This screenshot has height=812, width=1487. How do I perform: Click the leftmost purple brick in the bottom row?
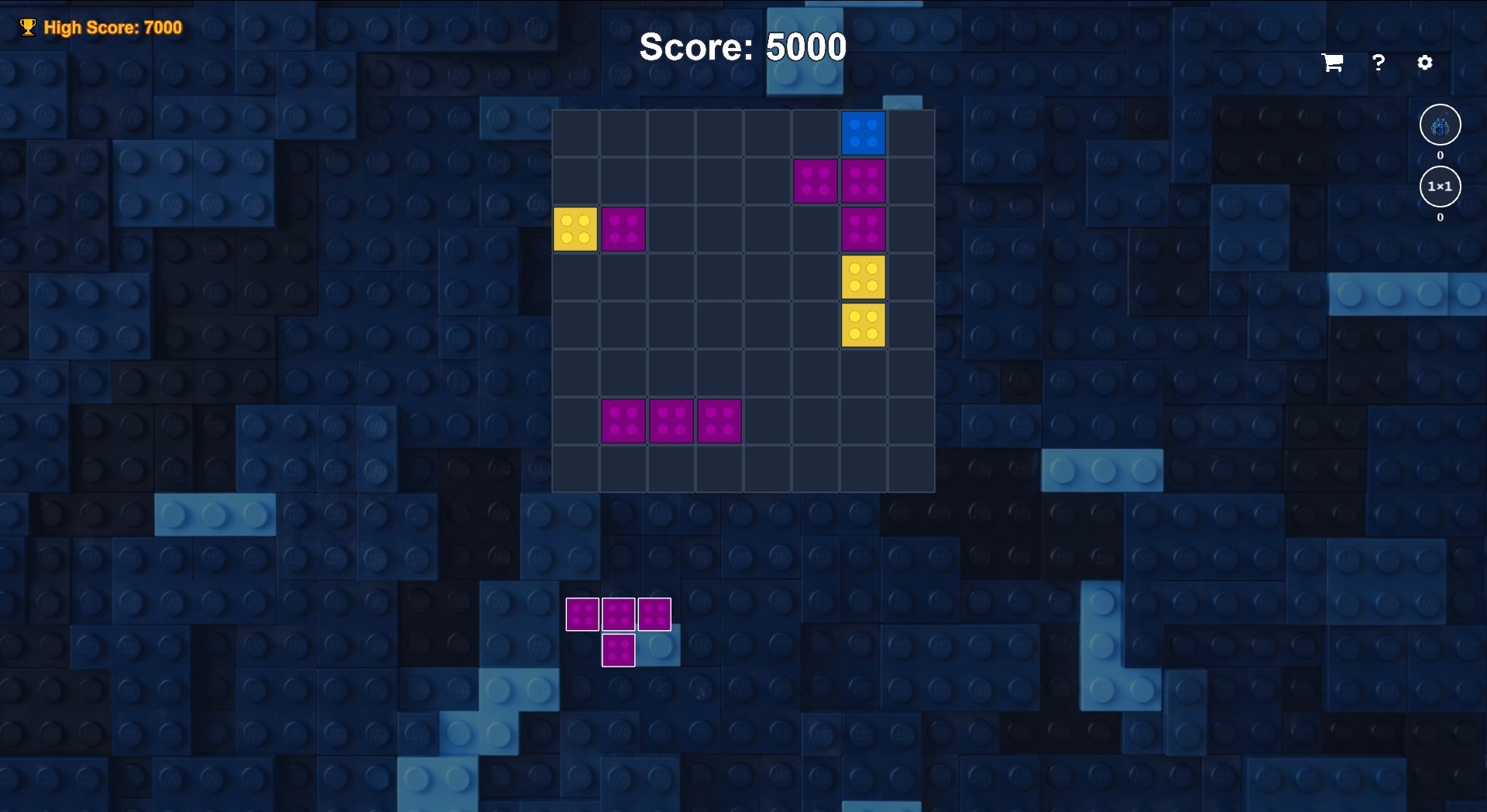pyautogui.click(x=623, y=421)
